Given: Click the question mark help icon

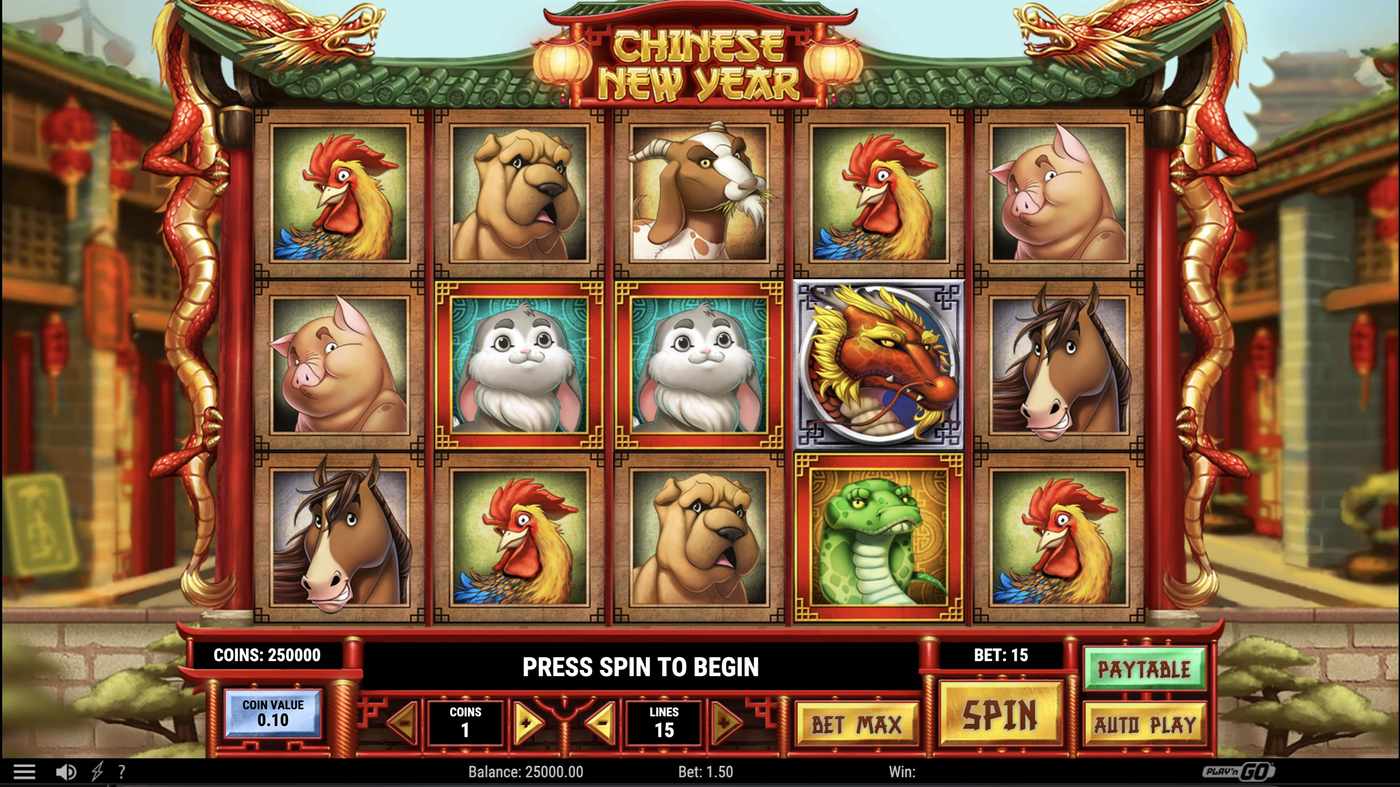Looking at the screenshot, I should (121, 770).
